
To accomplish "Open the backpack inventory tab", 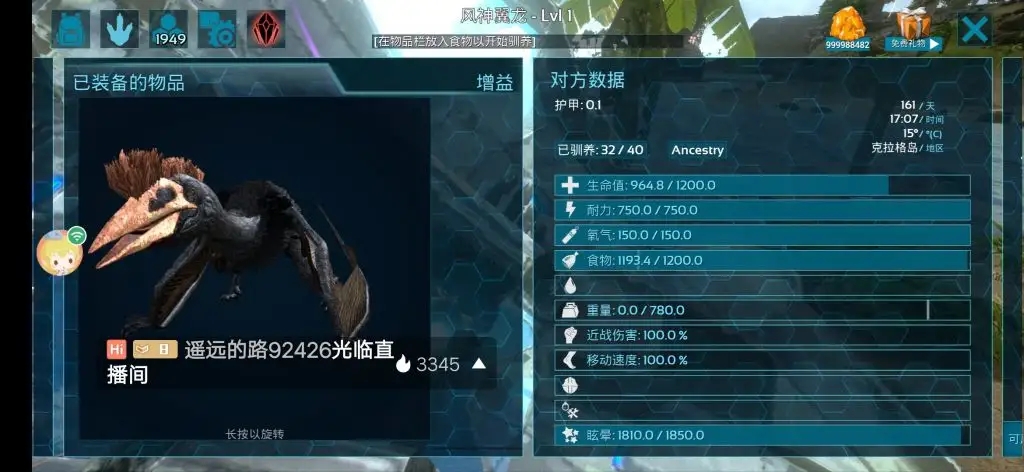I will click(70, 29).
